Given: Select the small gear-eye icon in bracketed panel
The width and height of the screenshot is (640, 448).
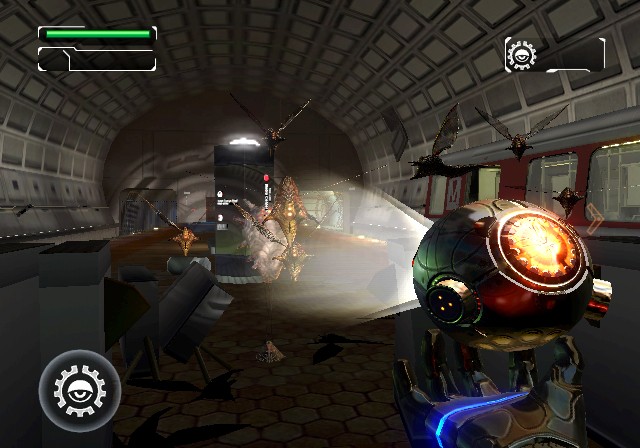Looking at the screenshot, I should tap(522, 54).
